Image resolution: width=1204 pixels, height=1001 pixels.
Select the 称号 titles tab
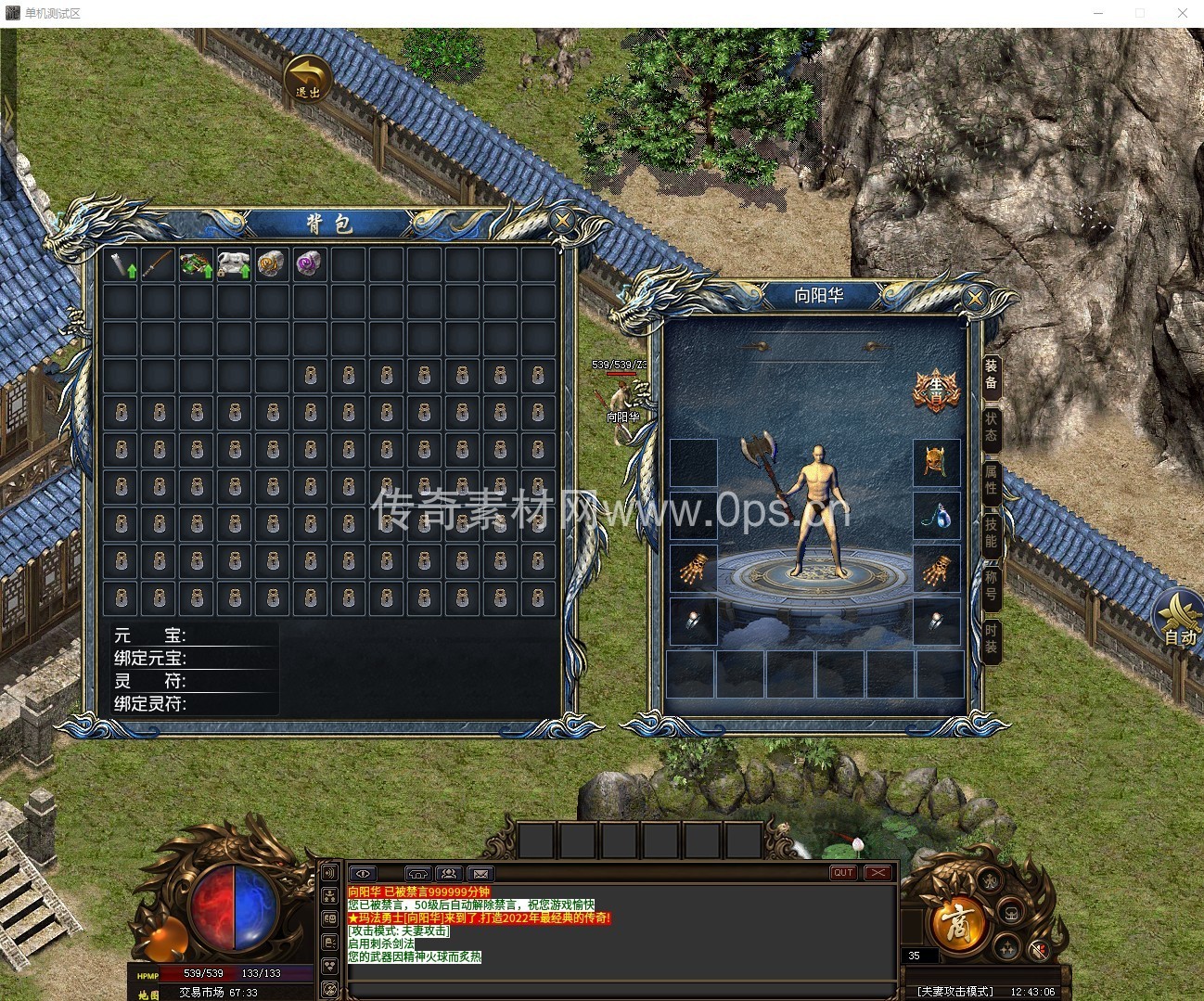pyautogui.click(x=991, y=585)
